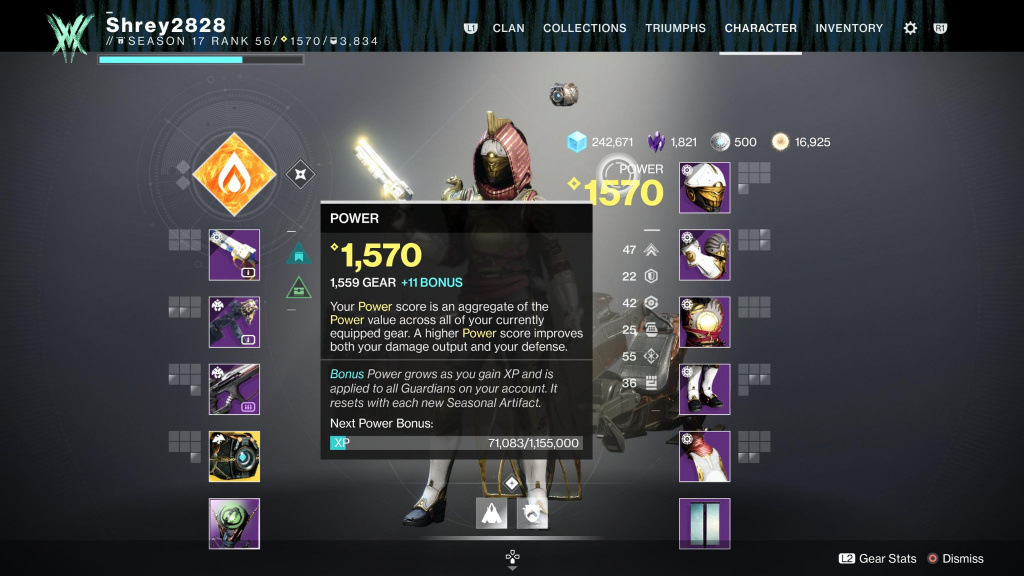Screen dimensions: 1024x576
Task: Open settings with the gear icon
Action: [910, 28]
